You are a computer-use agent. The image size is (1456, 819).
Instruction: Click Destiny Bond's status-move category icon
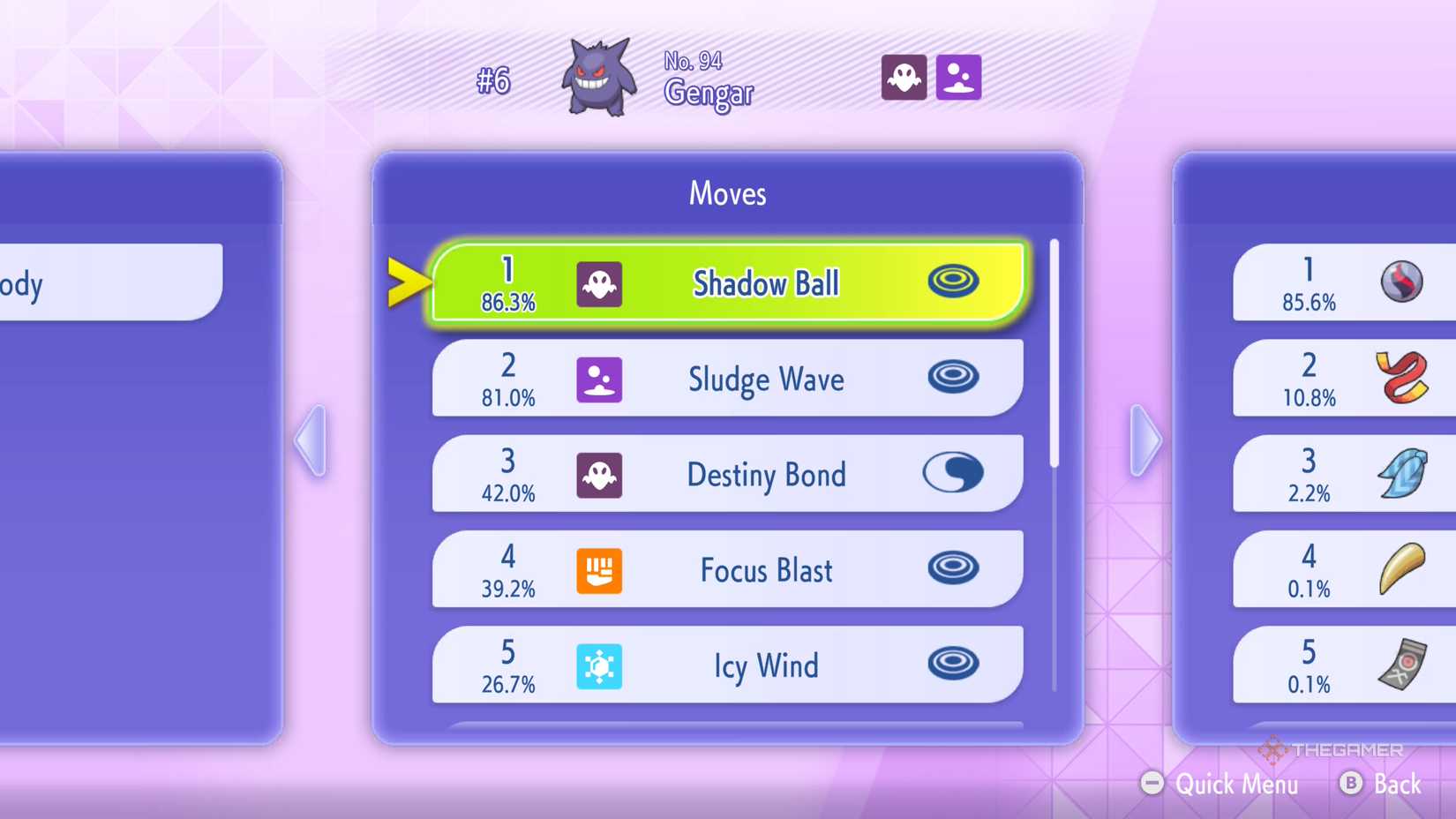pos(952,474)
